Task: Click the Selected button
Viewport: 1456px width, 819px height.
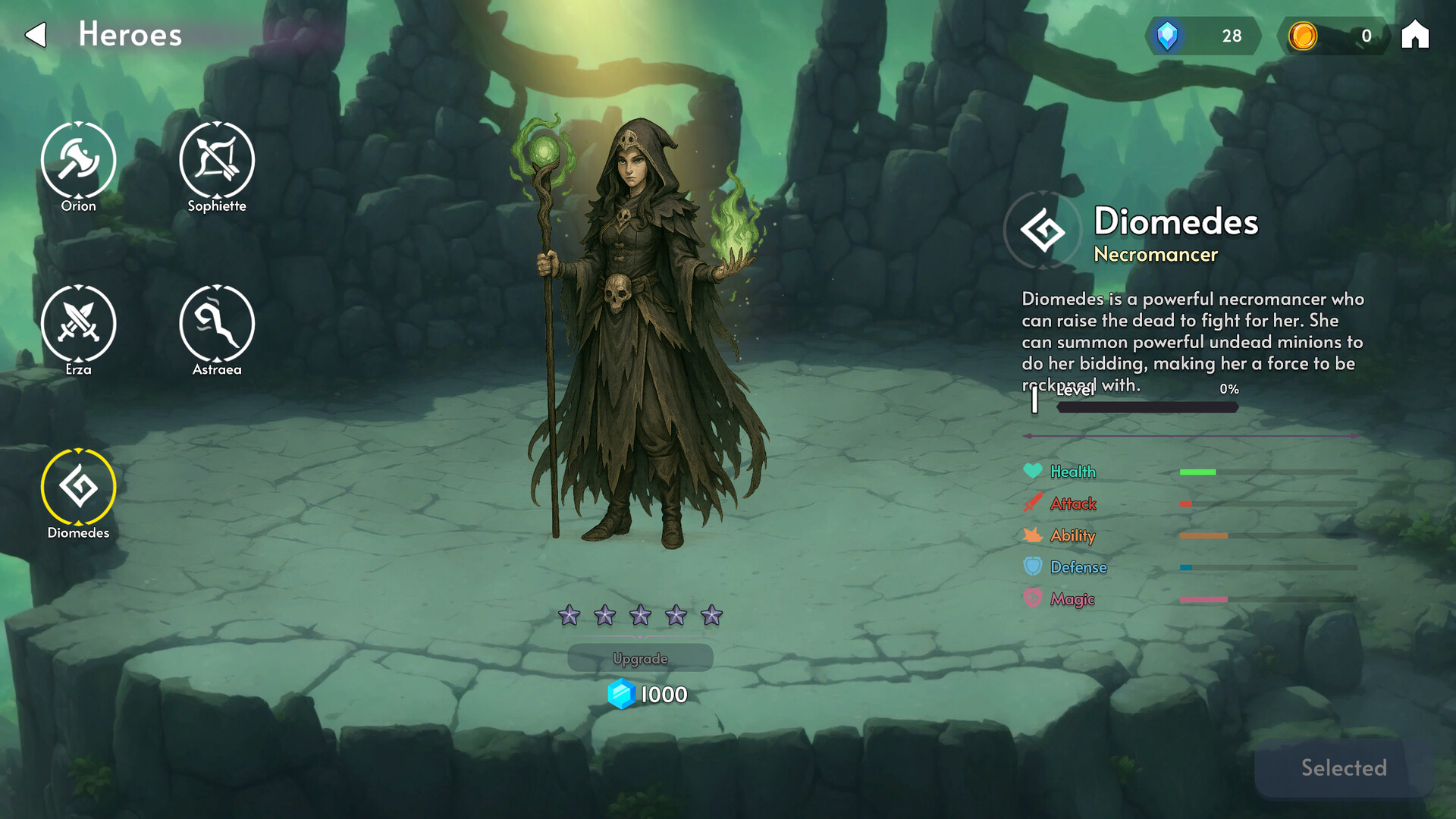Action: click(x=1343, y=768)
